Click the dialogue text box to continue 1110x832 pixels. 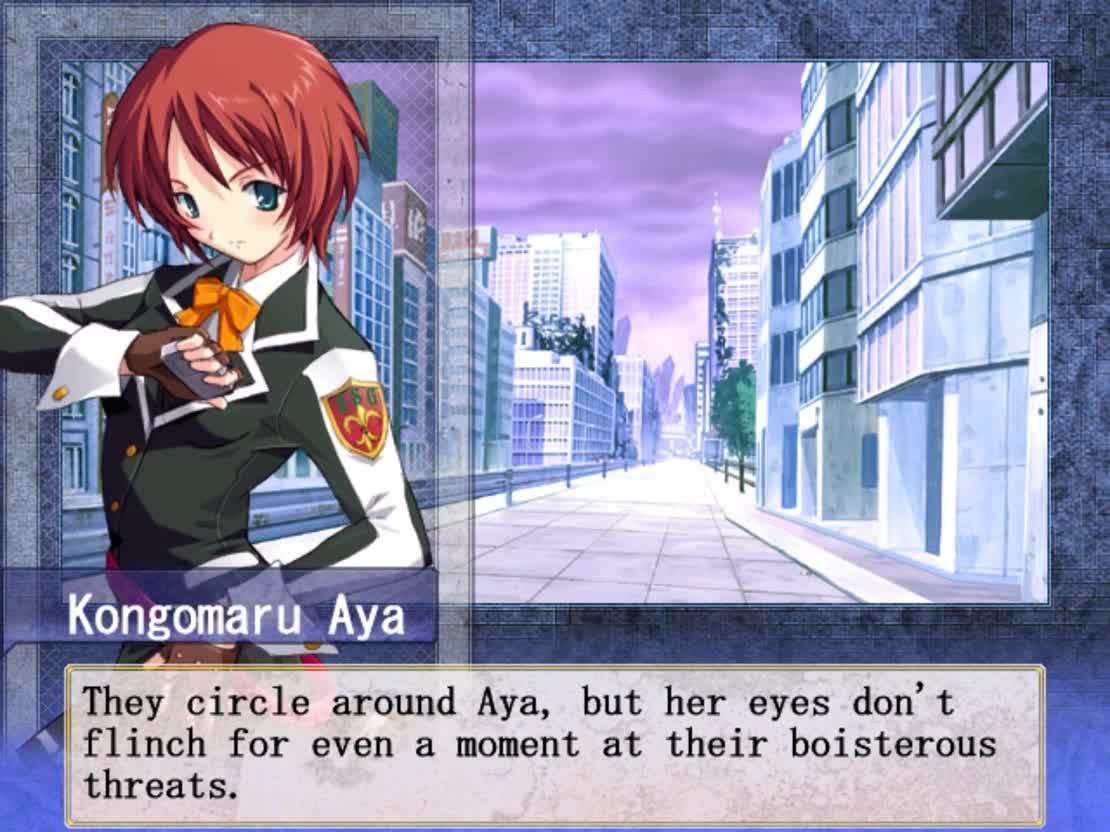[555, 744]
